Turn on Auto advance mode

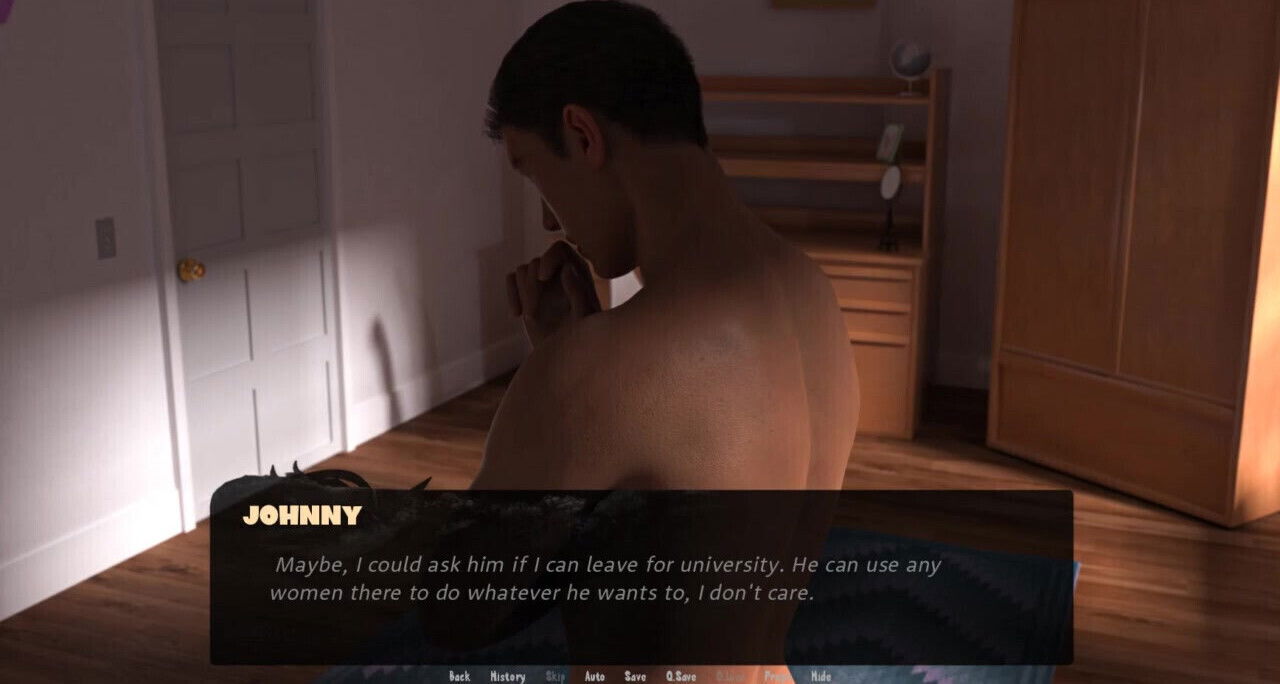594,676
